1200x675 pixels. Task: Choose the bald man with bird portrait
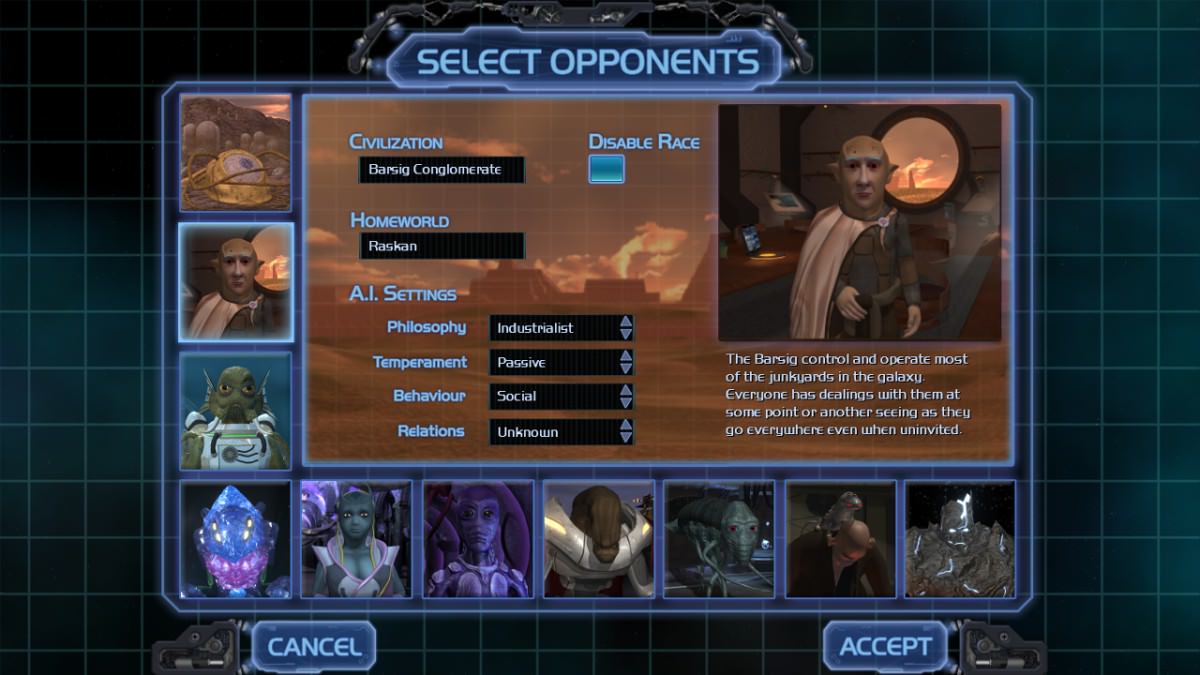[x=840, y=539]
